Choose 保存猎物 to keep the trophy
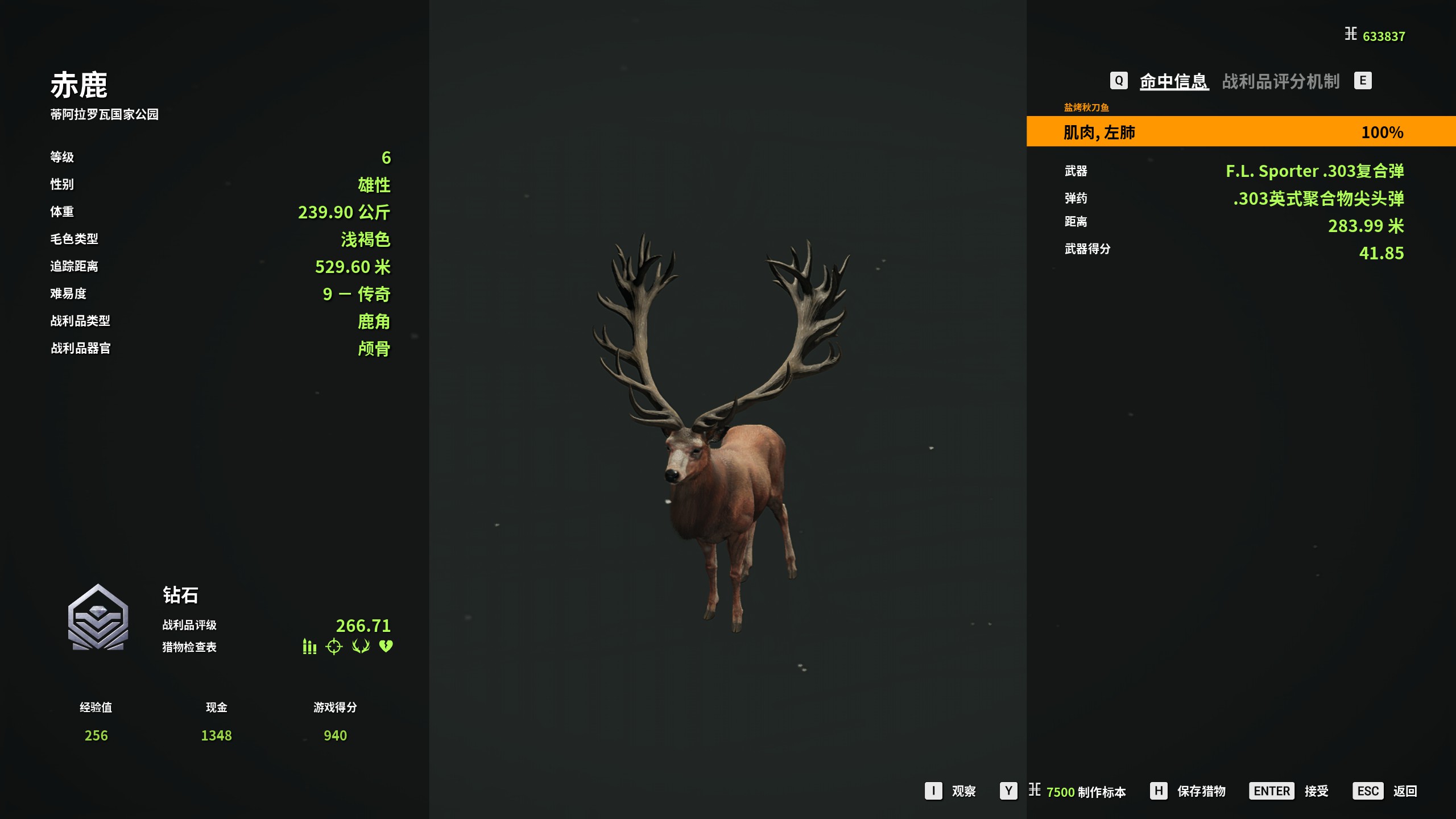The width and height of the screenshot is (1456, 819). pyautogui.click(x=1201, y=791)
